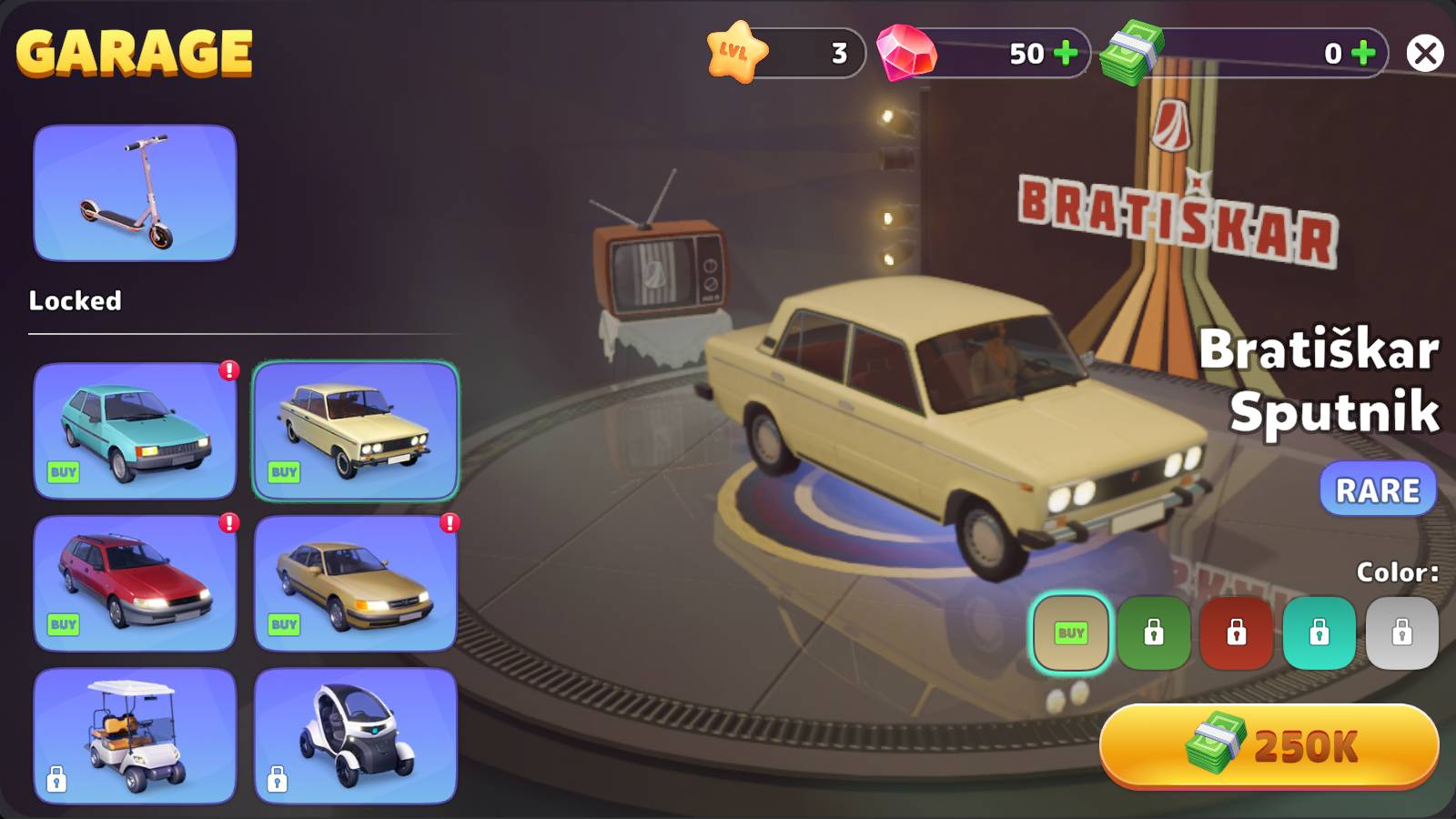Add more cash
Image resolution: width=1456 pixels, height=819 pixels.
1362,54
